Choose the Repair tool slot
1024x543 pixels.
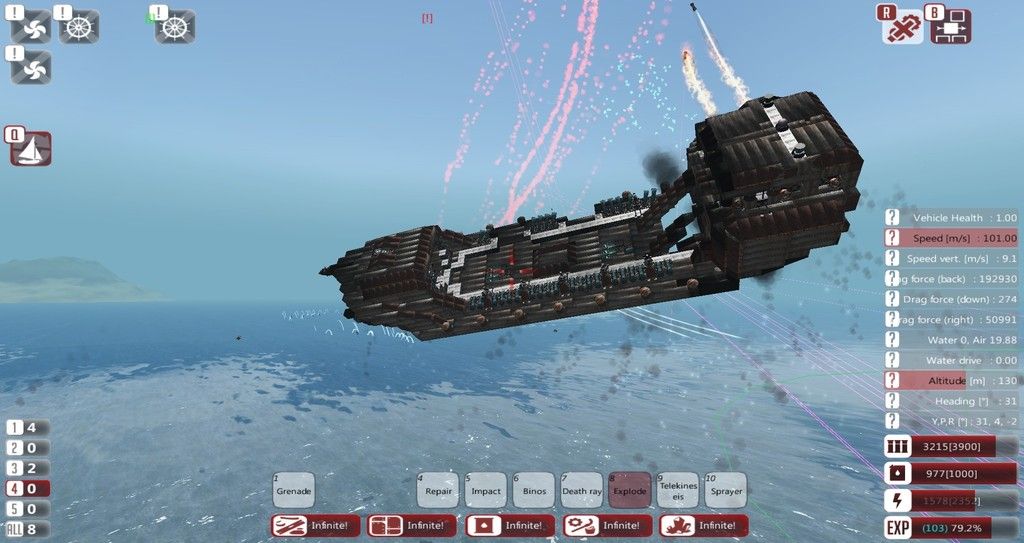(437, 490)
